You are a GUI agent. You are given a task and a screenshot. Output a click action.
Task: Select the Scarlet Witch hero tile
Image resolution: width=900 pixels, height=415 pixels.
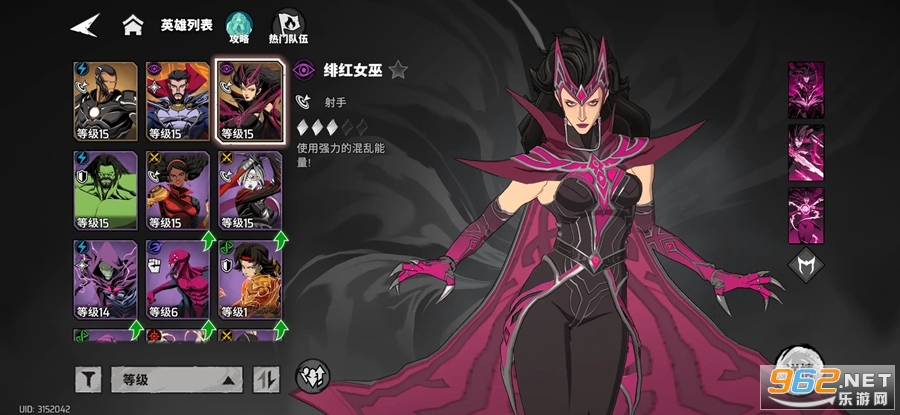point(248,101)
